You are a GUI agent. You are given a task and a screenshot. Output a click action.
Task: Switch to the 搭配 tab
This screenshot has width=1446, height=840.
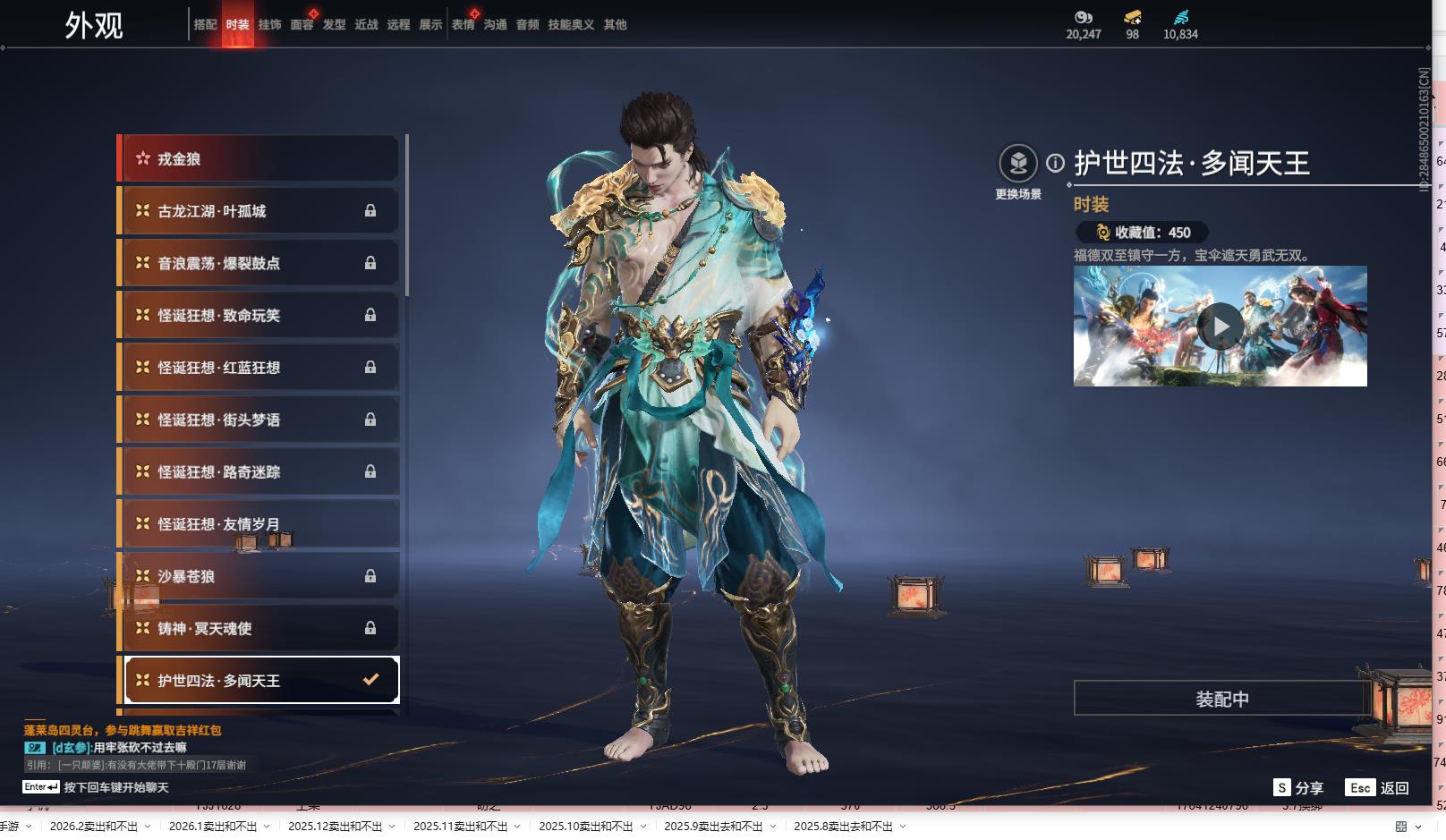pyautogui.click(x=205, y=25)
